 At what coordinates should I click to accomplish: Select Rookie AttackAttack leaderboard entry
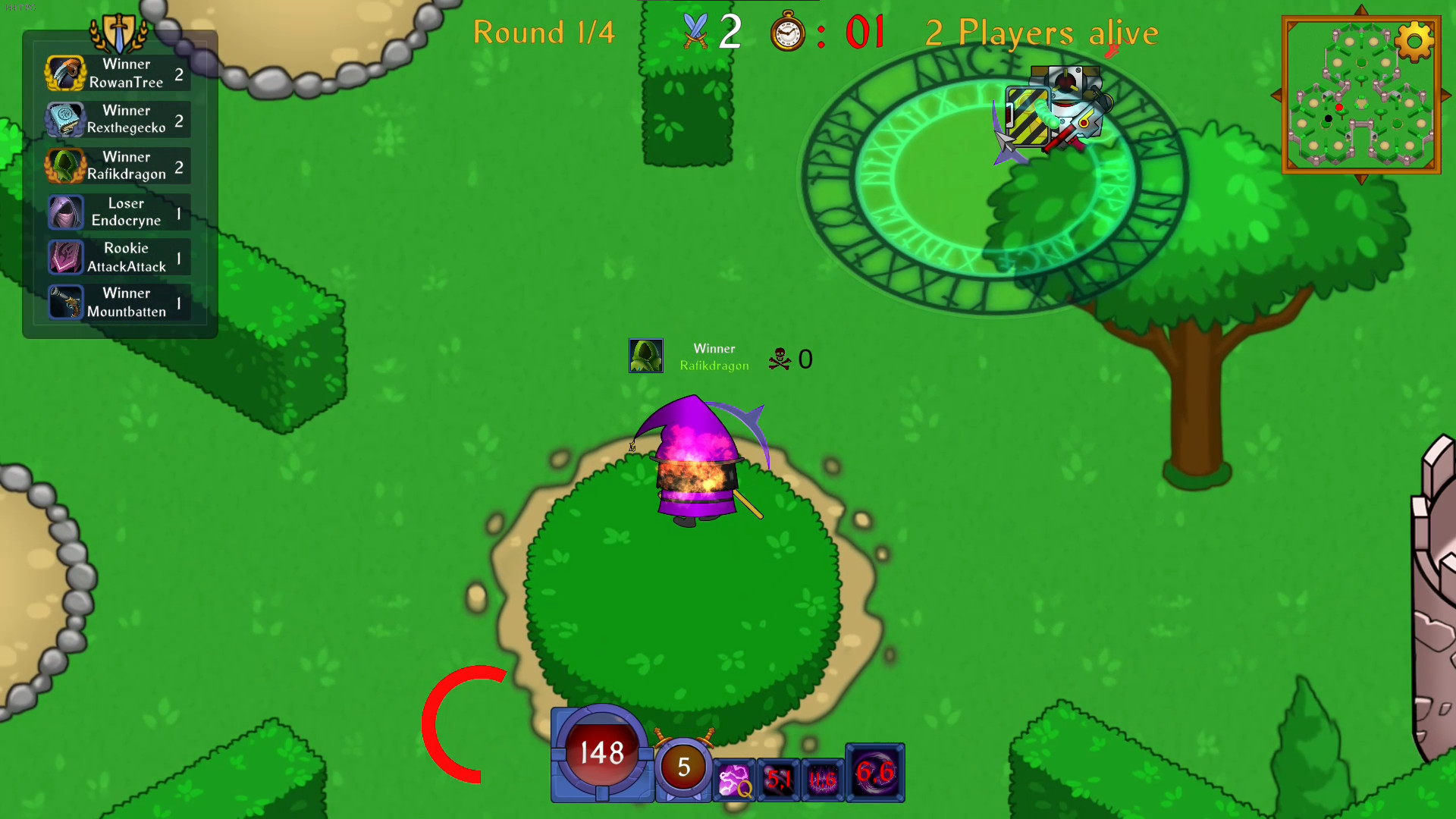click(118, 257)
